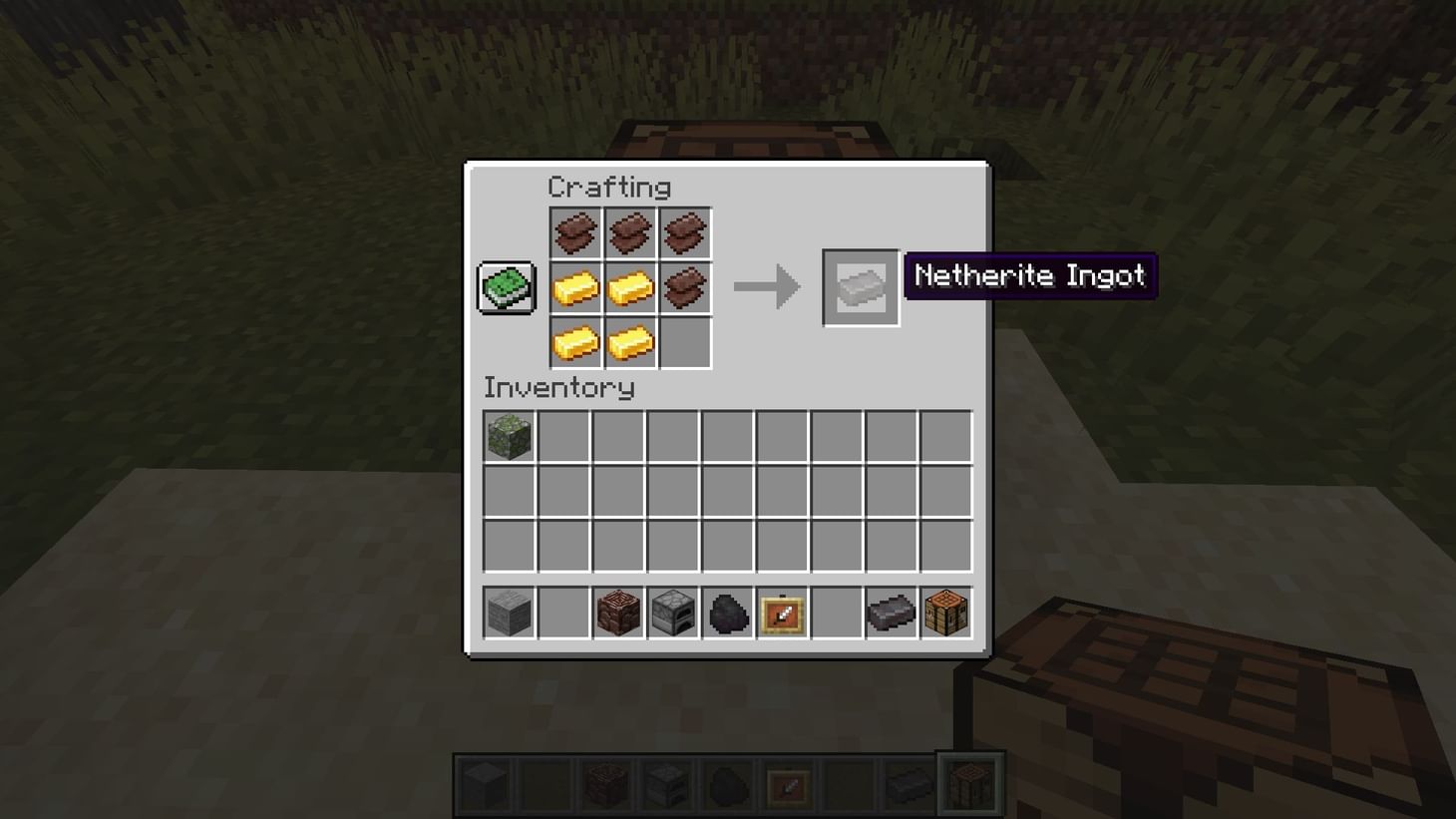1456x819 pixels.
Task: Click the netherite scrap in the middle crafting row
Action: 684,286
